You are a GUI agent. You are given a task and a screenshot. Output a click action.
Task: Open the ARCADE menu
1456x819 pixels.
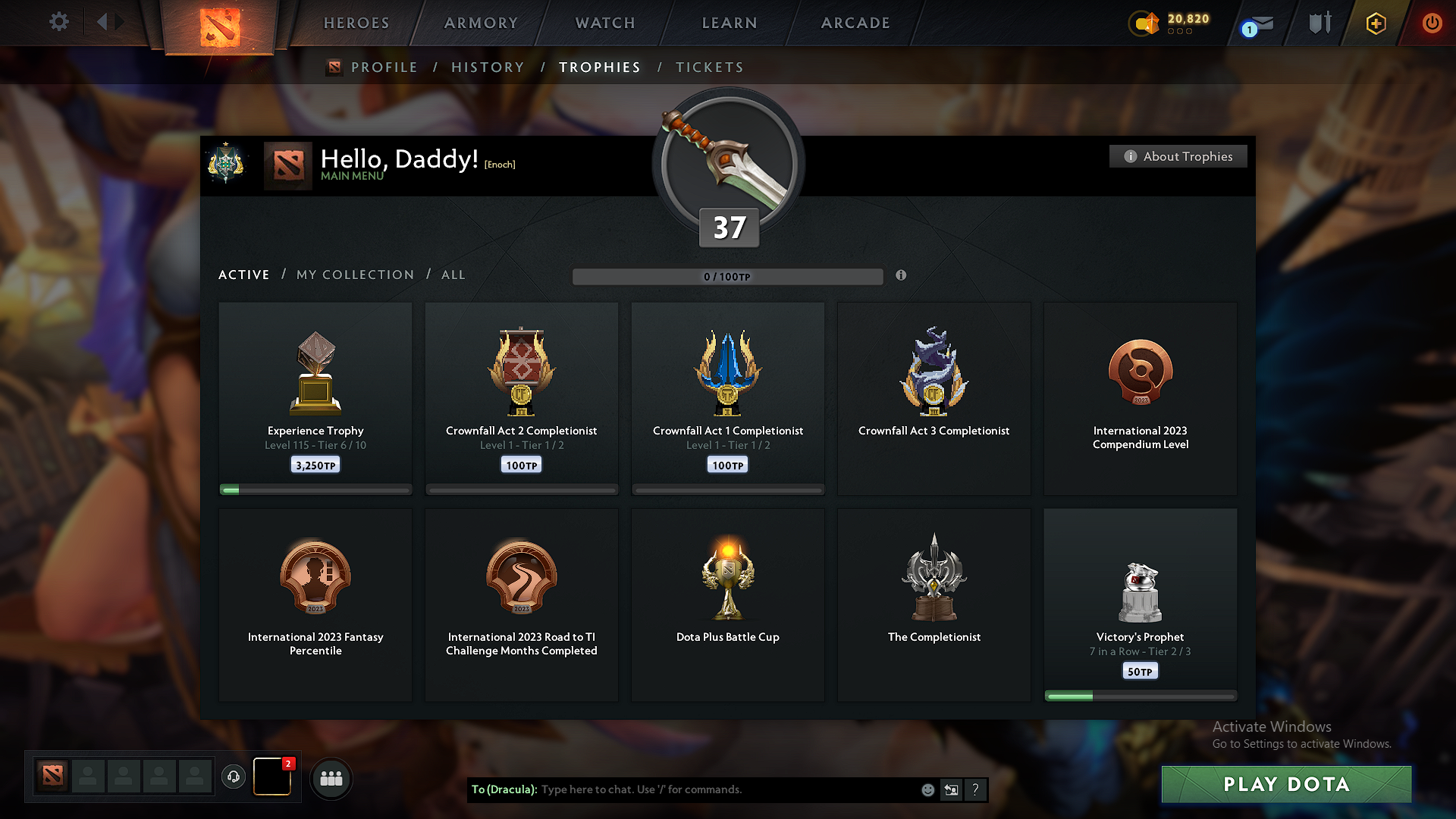855,23
